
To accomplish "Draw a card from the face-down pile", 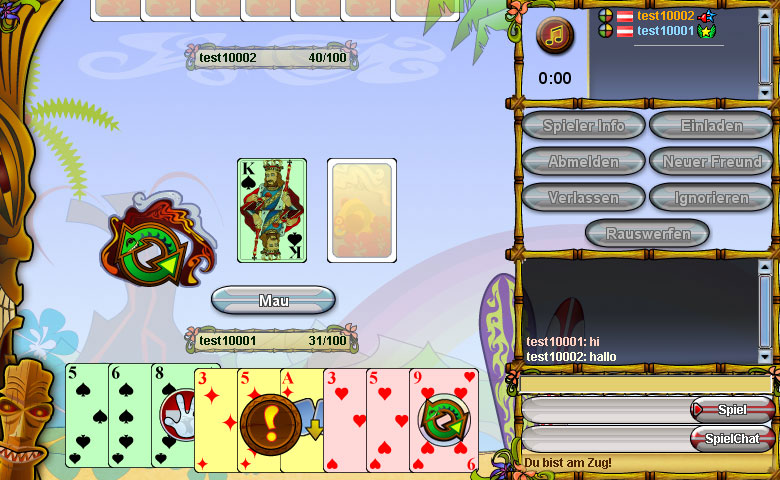I will point(362,210).
